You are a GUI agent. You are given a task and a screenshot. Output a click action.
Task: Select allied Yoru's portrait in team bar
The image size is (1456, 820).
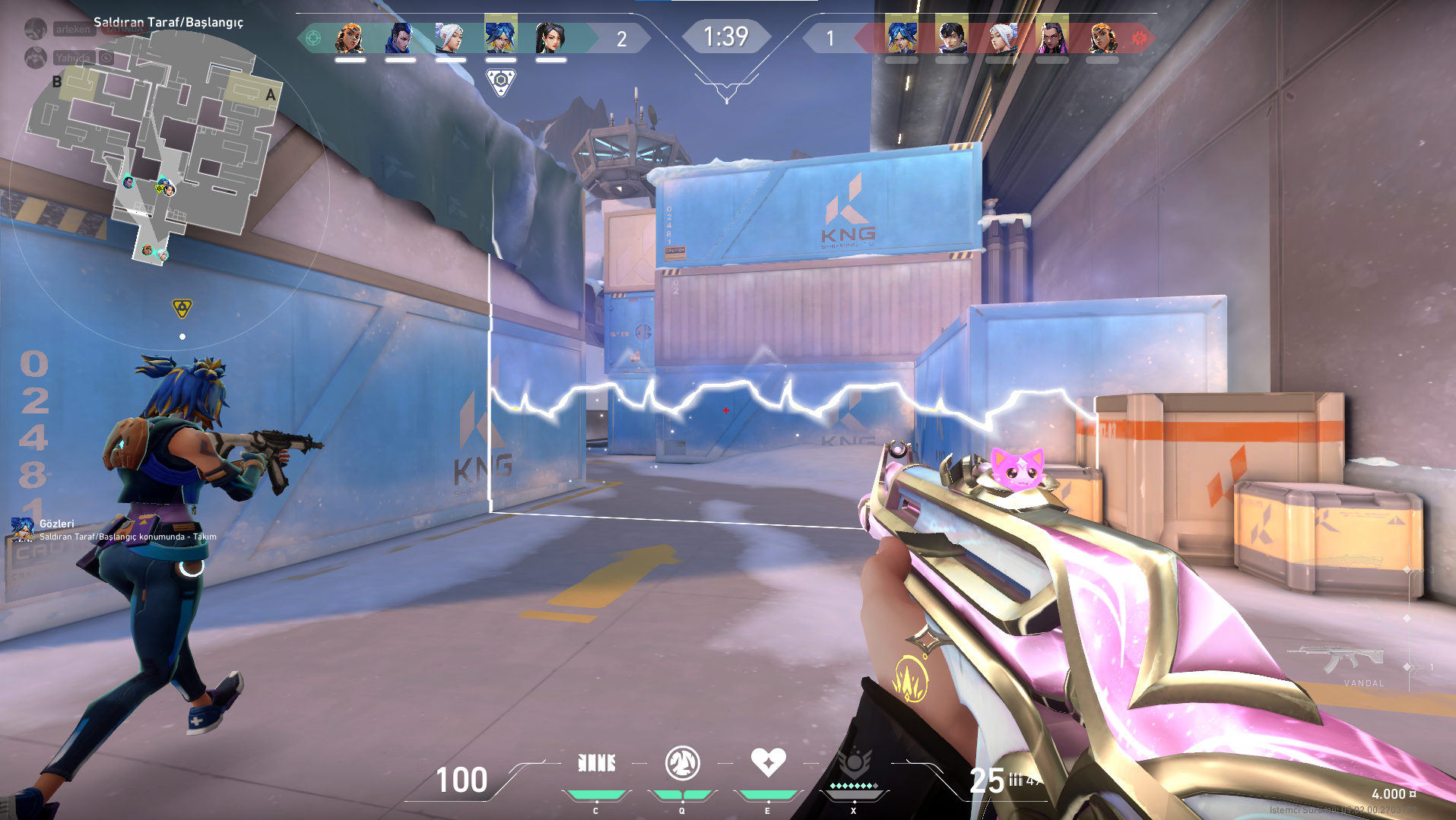click(x=400, y=38)
